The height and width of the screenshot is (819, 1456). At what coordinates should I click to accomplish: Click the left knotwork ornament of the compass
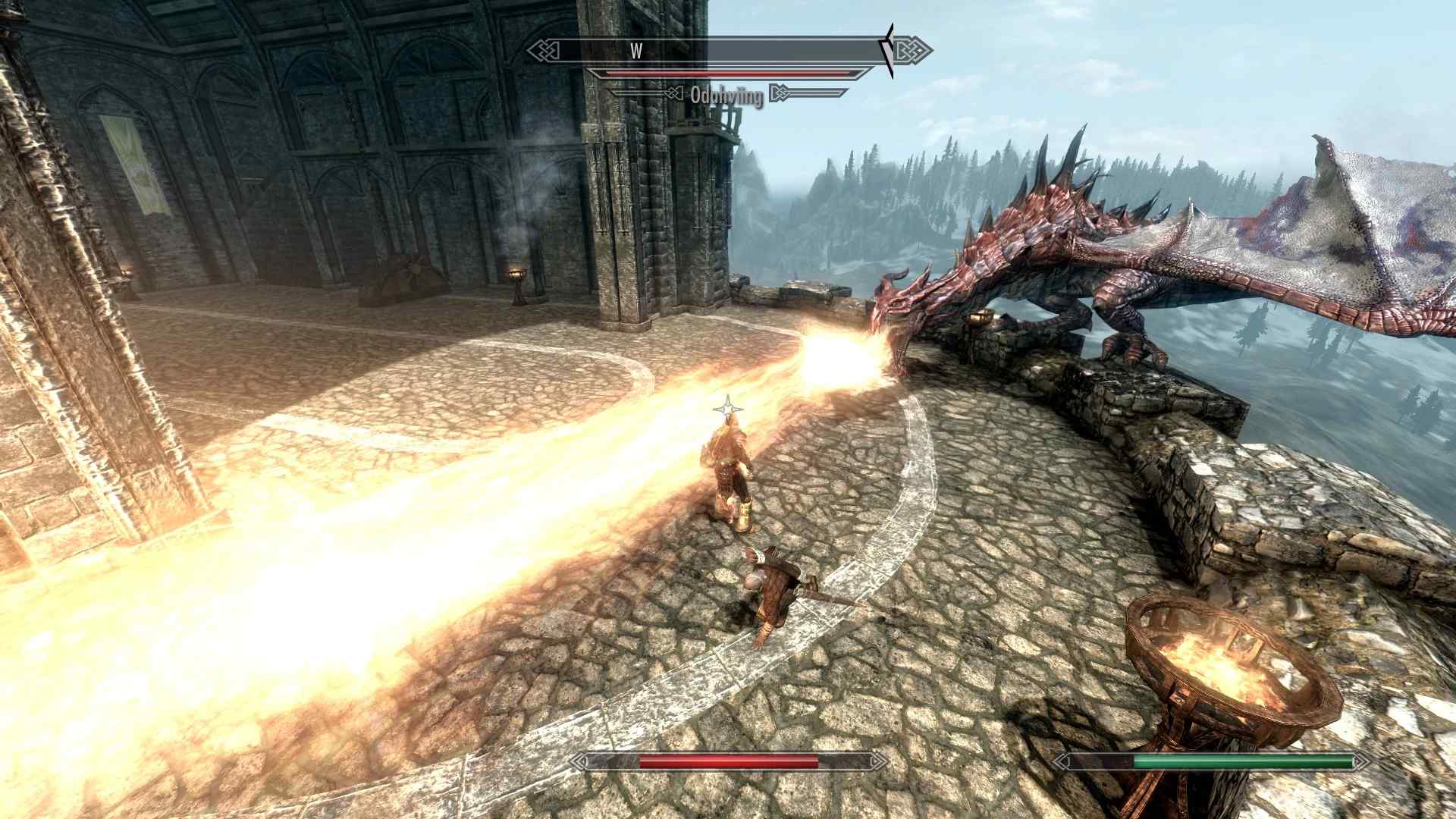coord(542,52)
